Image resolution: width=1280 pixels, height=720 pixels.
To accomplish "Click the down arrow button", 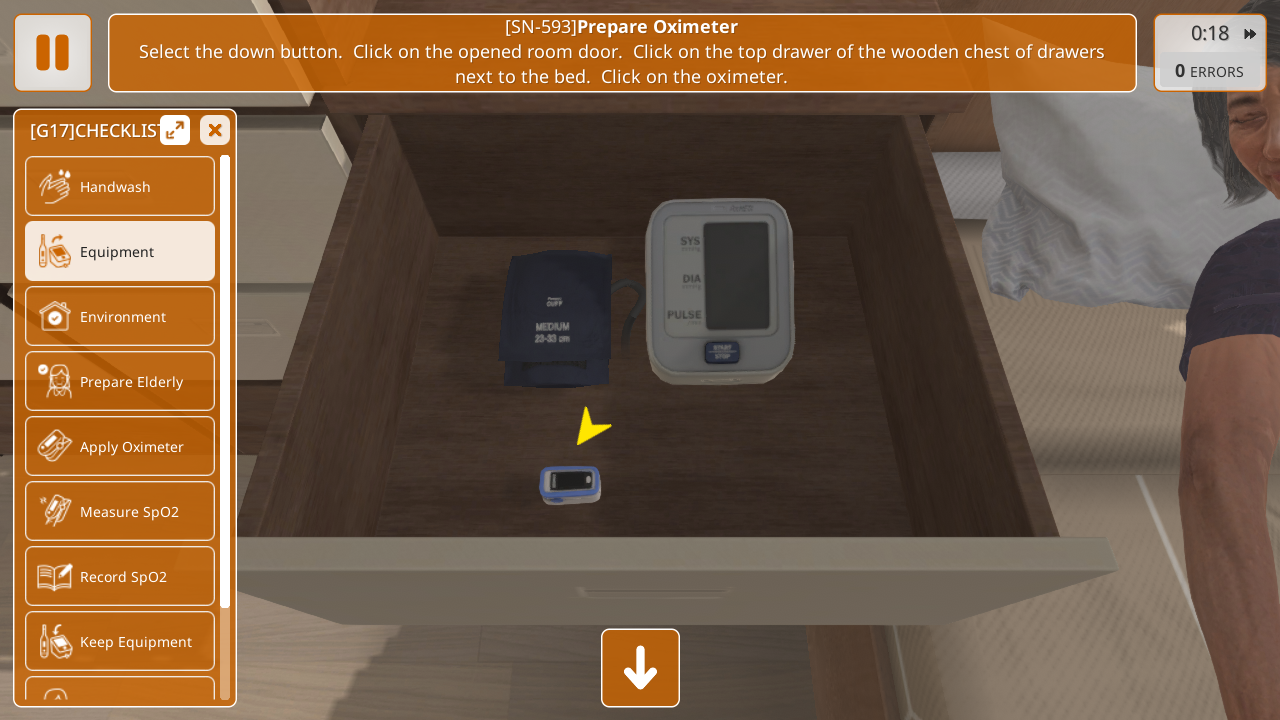I will (x=640, y=668).
